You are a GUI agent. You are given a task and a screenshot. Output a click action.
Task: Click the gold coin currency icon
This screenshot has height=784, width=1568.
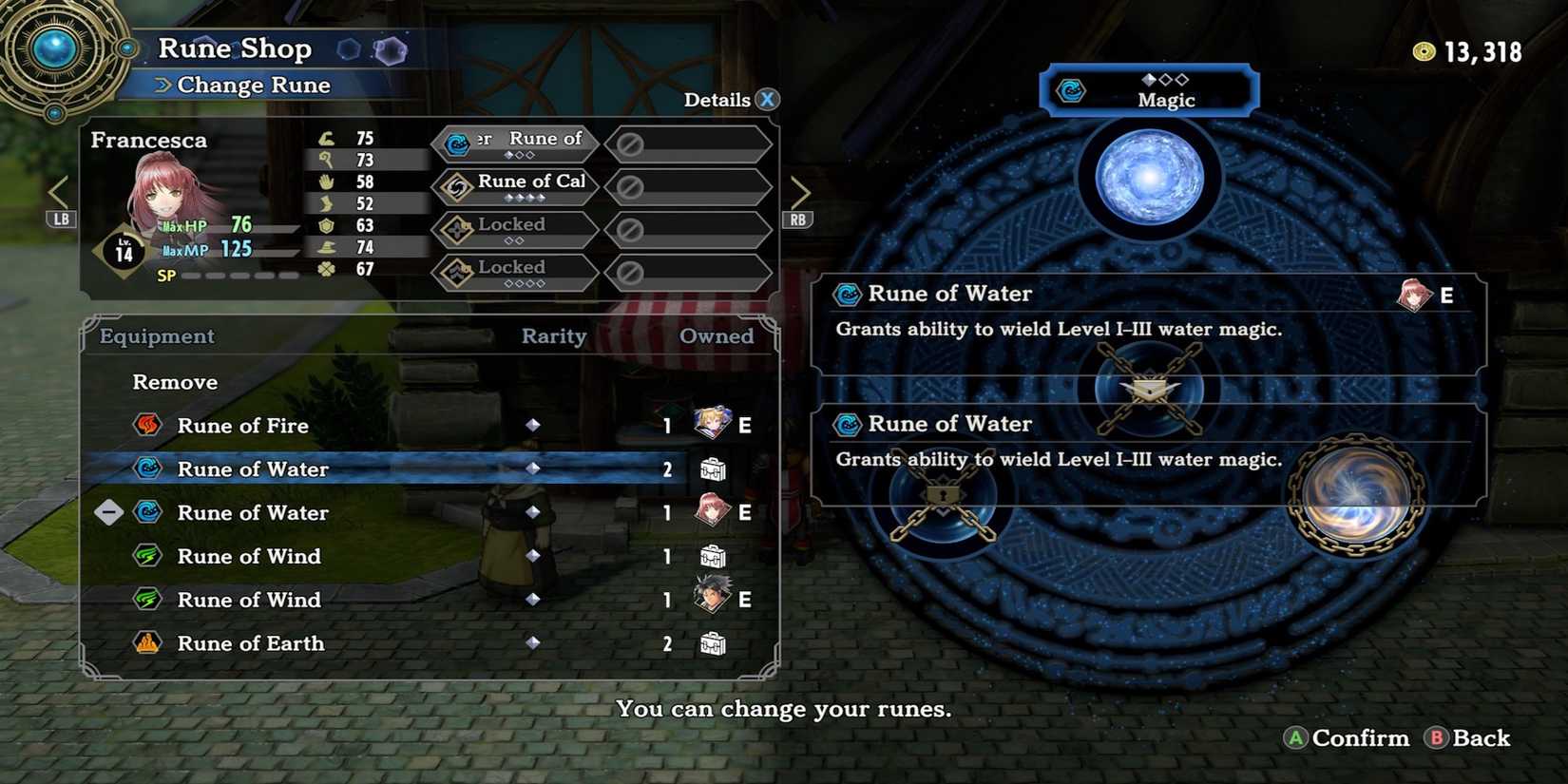1423,52
